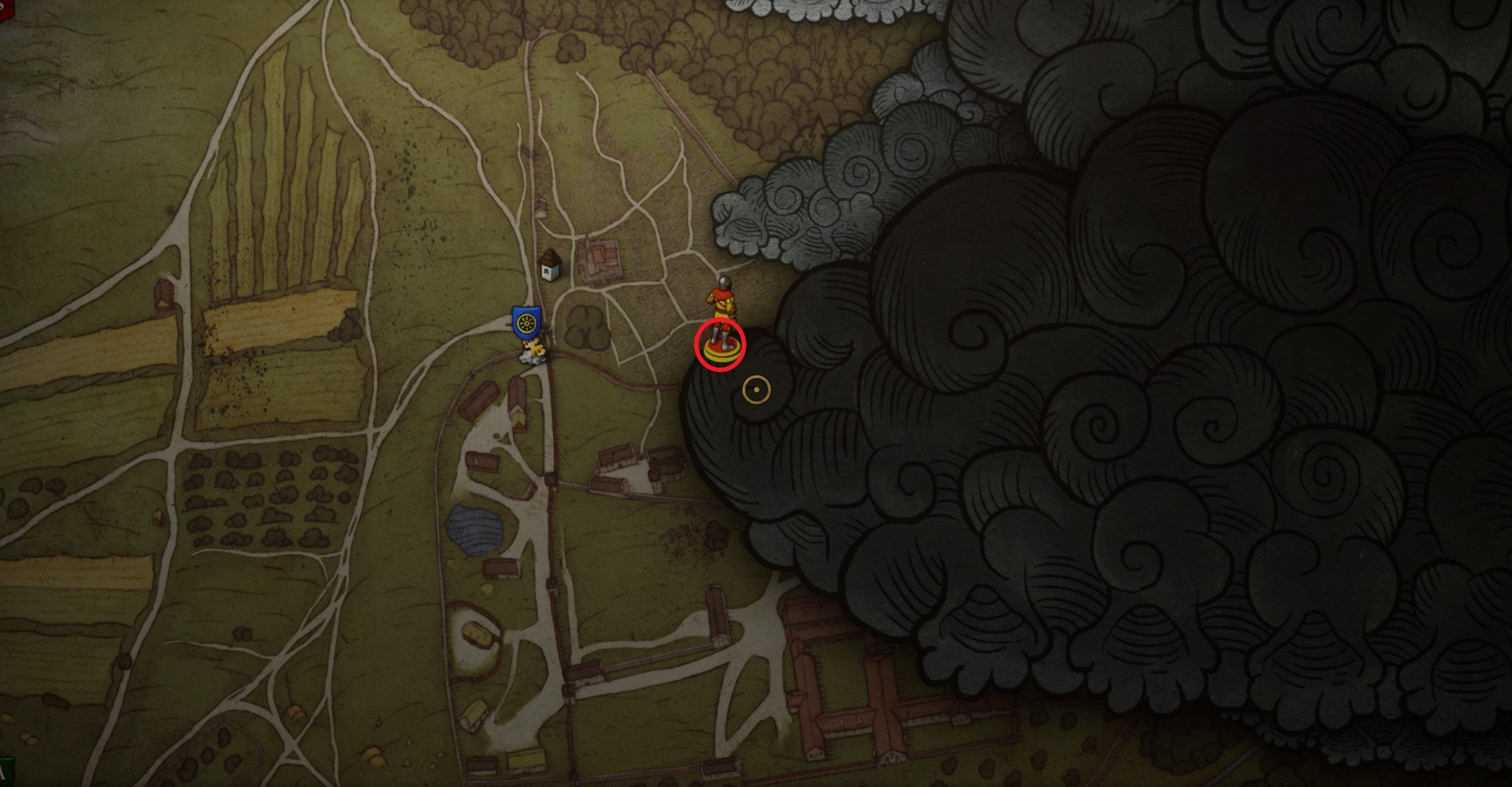Select the blue wheel shield fast-travel marker

point(526,322)
